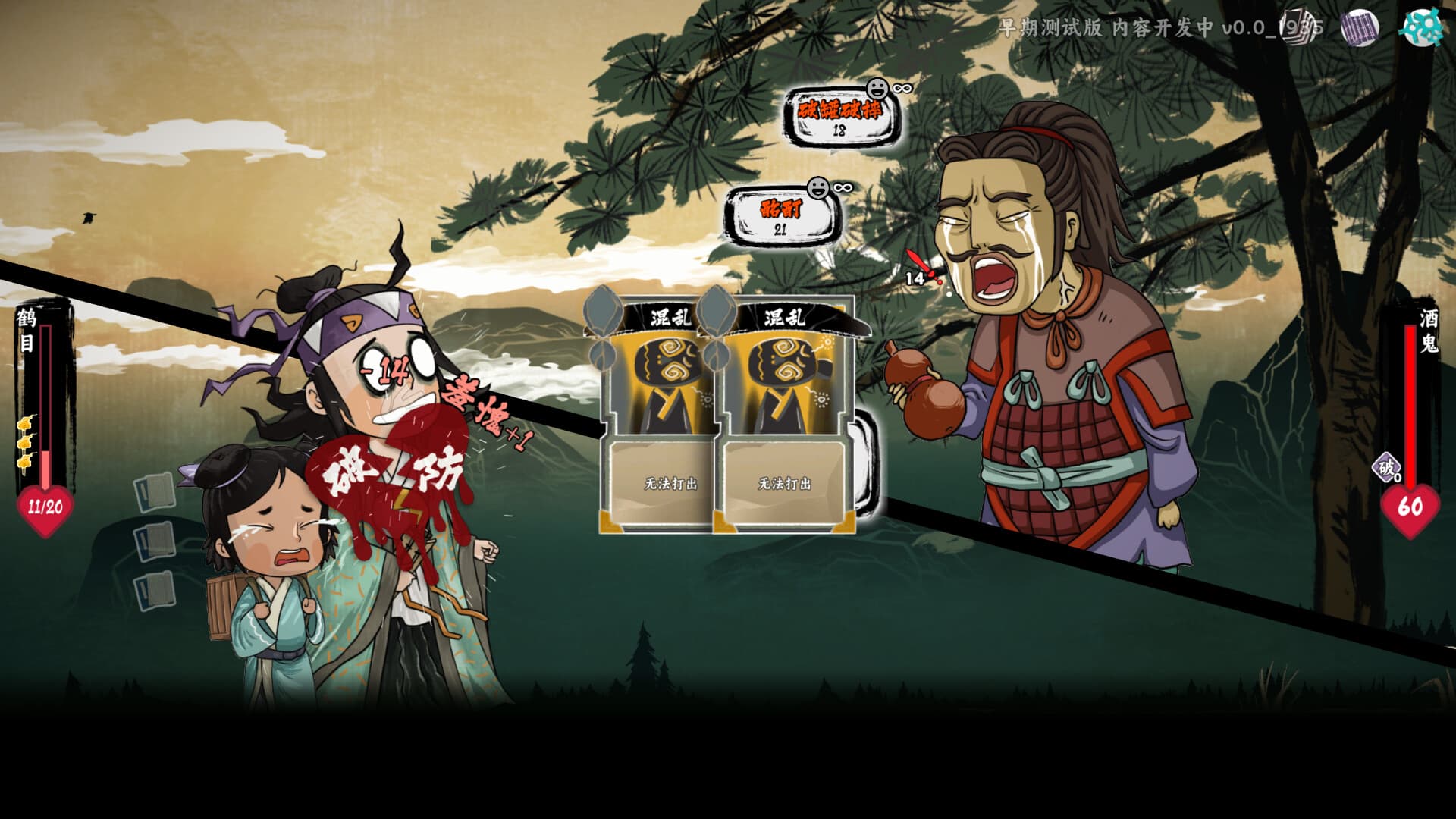This screenshot has height=819, width=1456.
Task: Inspect the 酣酊 21 status icon
Action: [781, 215]
